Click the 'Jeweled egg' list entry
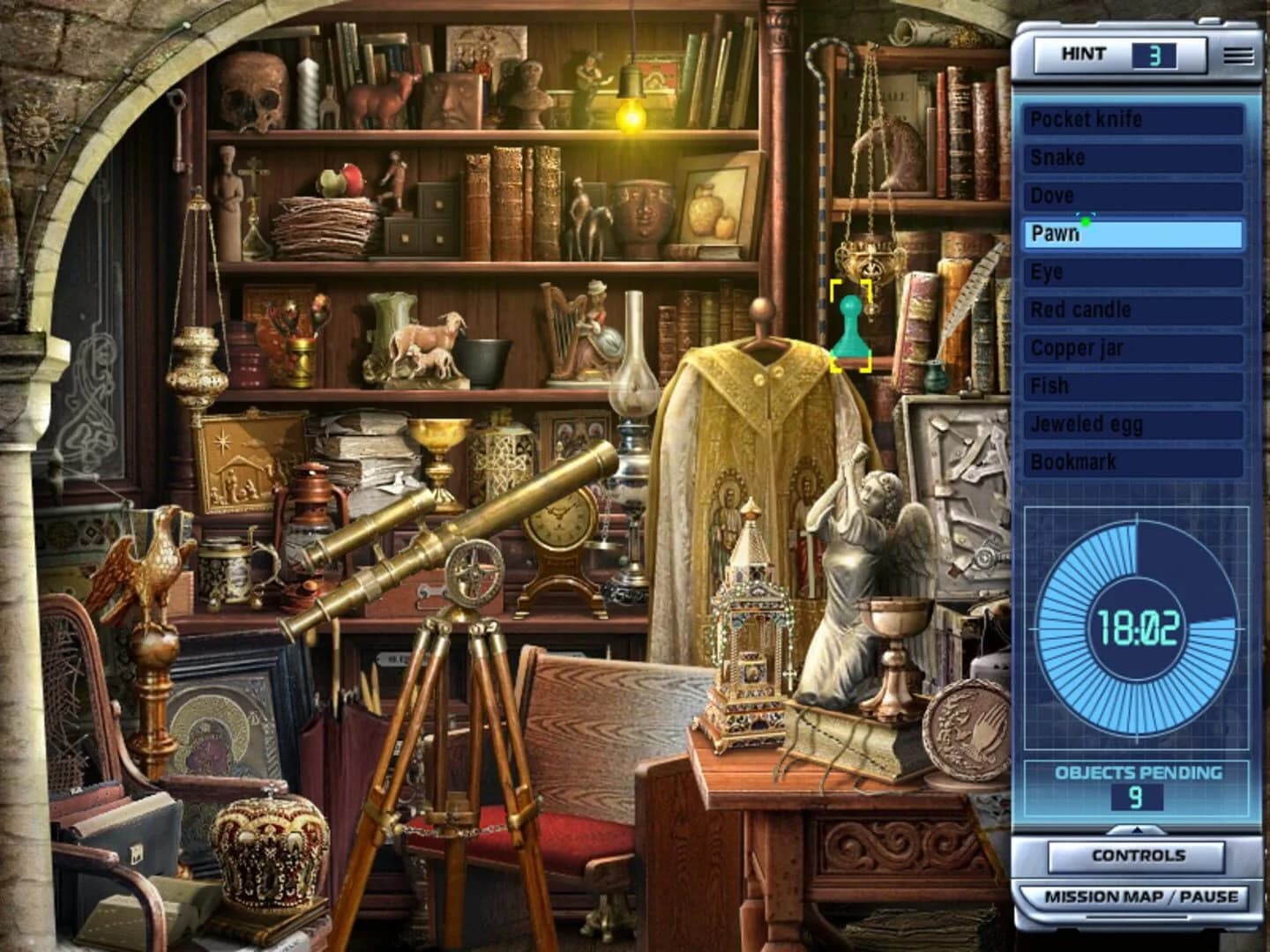1270x952 pixels. pos(1133,424)
